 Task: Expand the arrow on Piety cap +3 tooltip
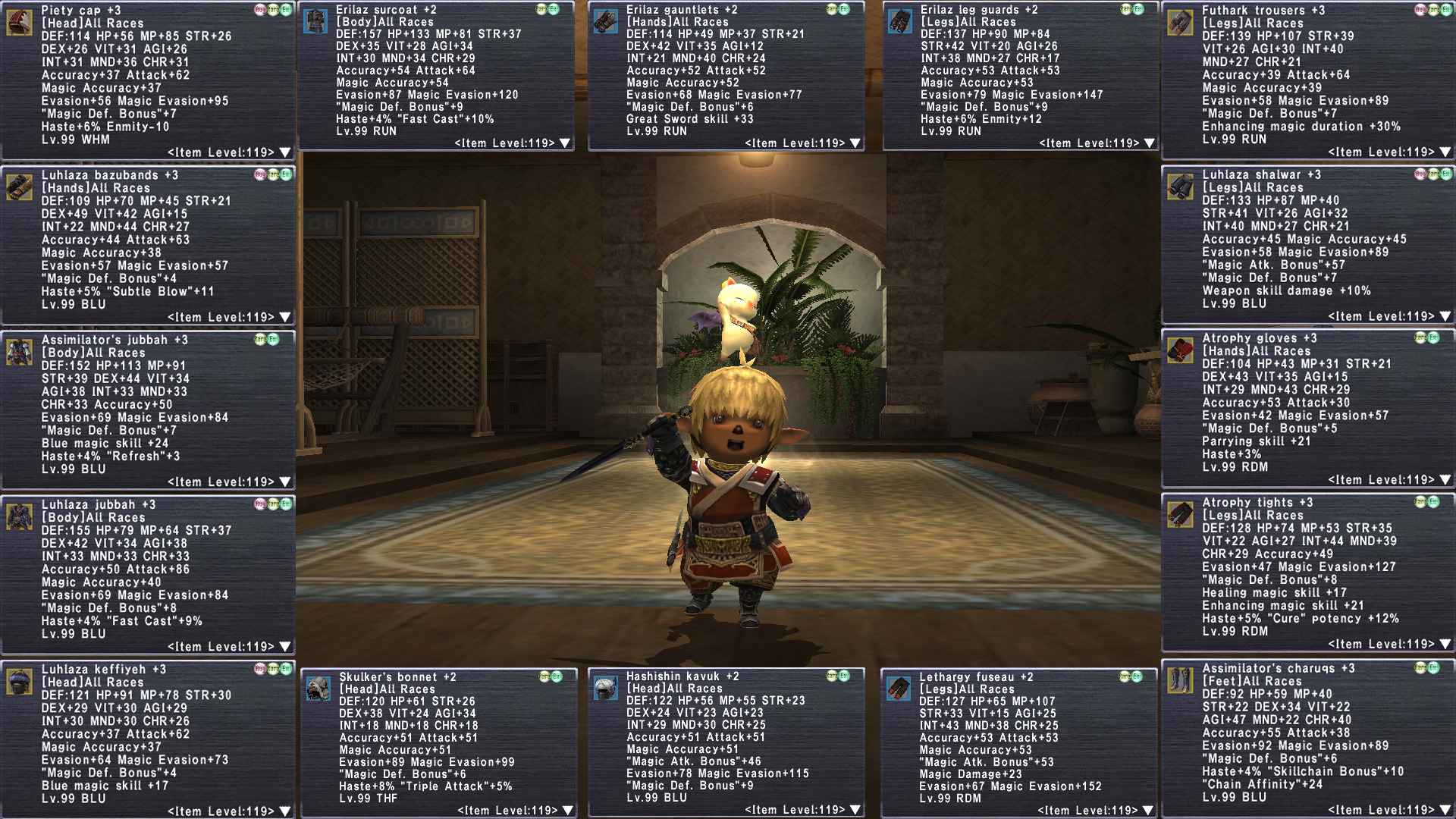tap(285, 152)
